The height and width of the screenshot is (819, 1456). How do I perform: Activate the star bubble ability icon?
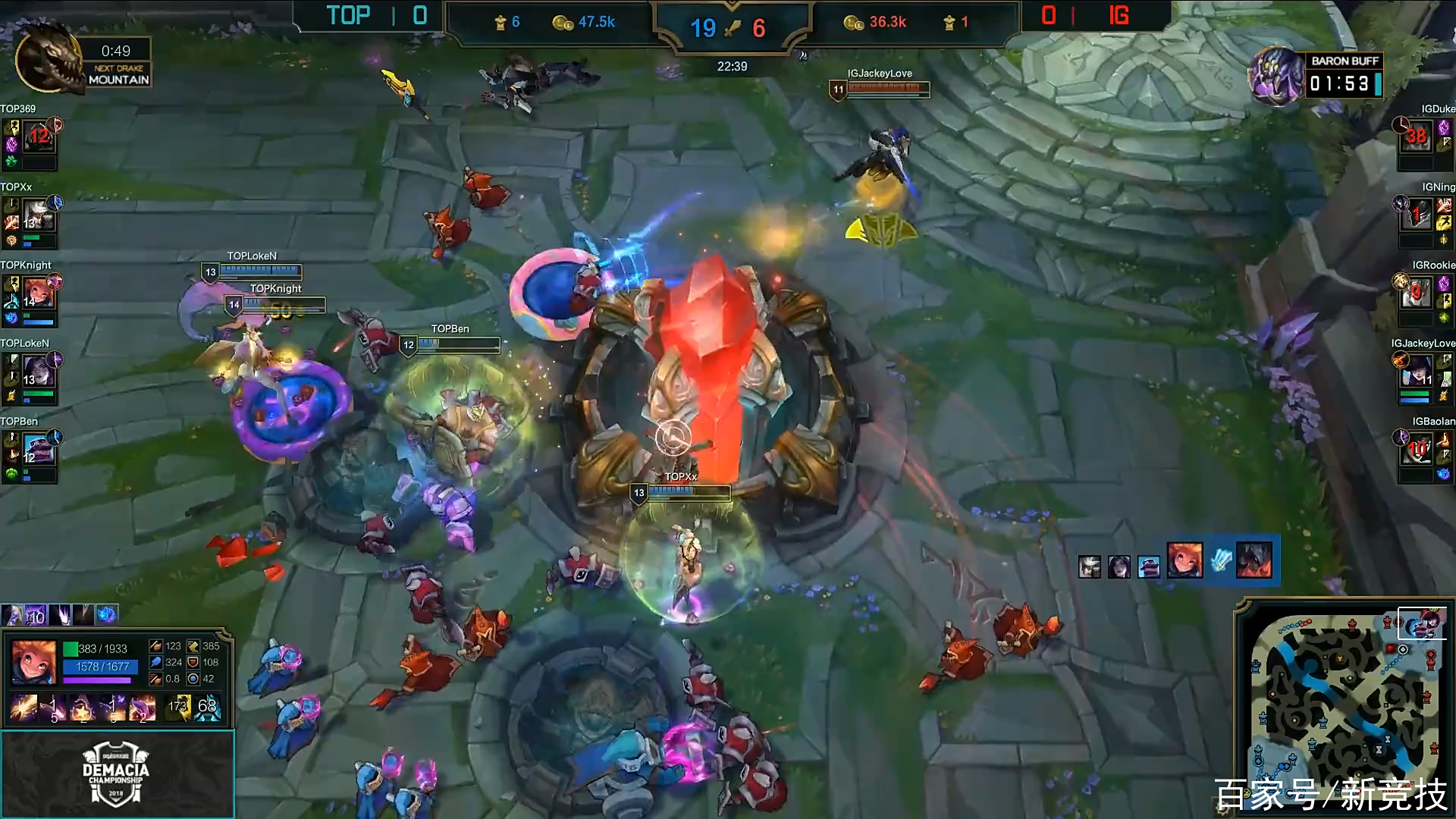tap(82, 708)
